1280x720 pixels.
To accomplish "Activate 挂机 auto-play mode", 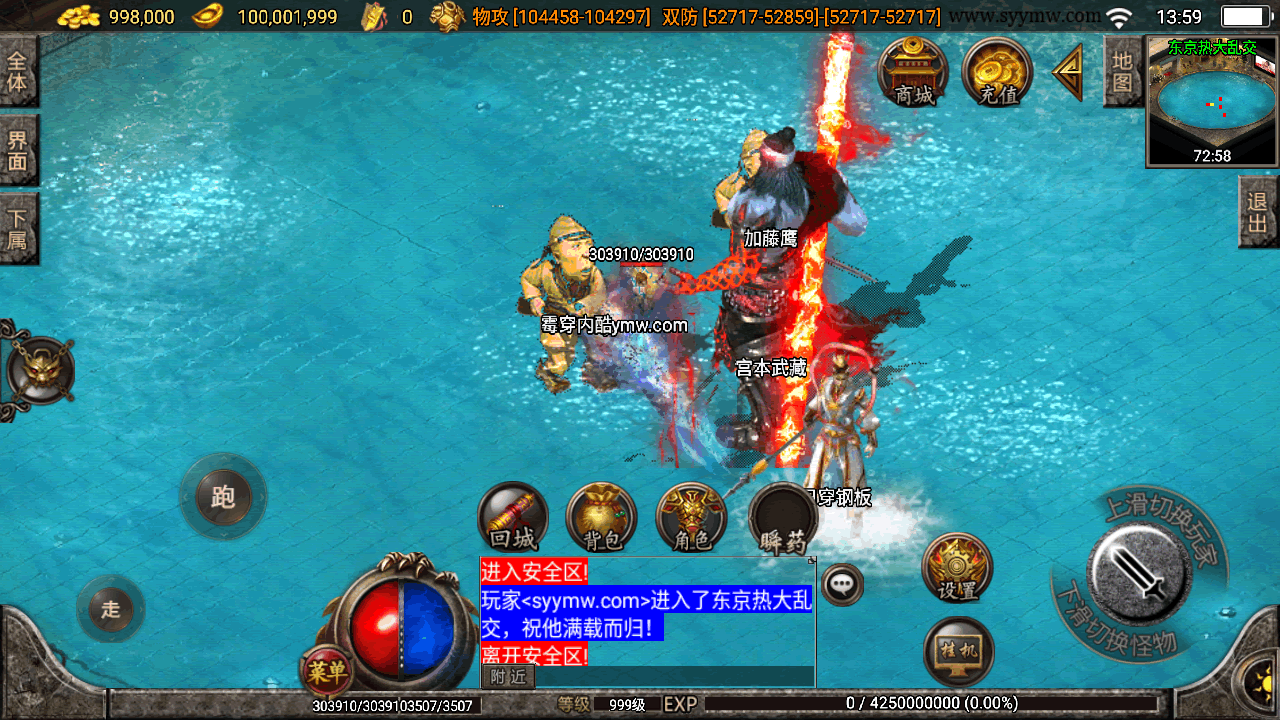I will (x=959, y=651).
